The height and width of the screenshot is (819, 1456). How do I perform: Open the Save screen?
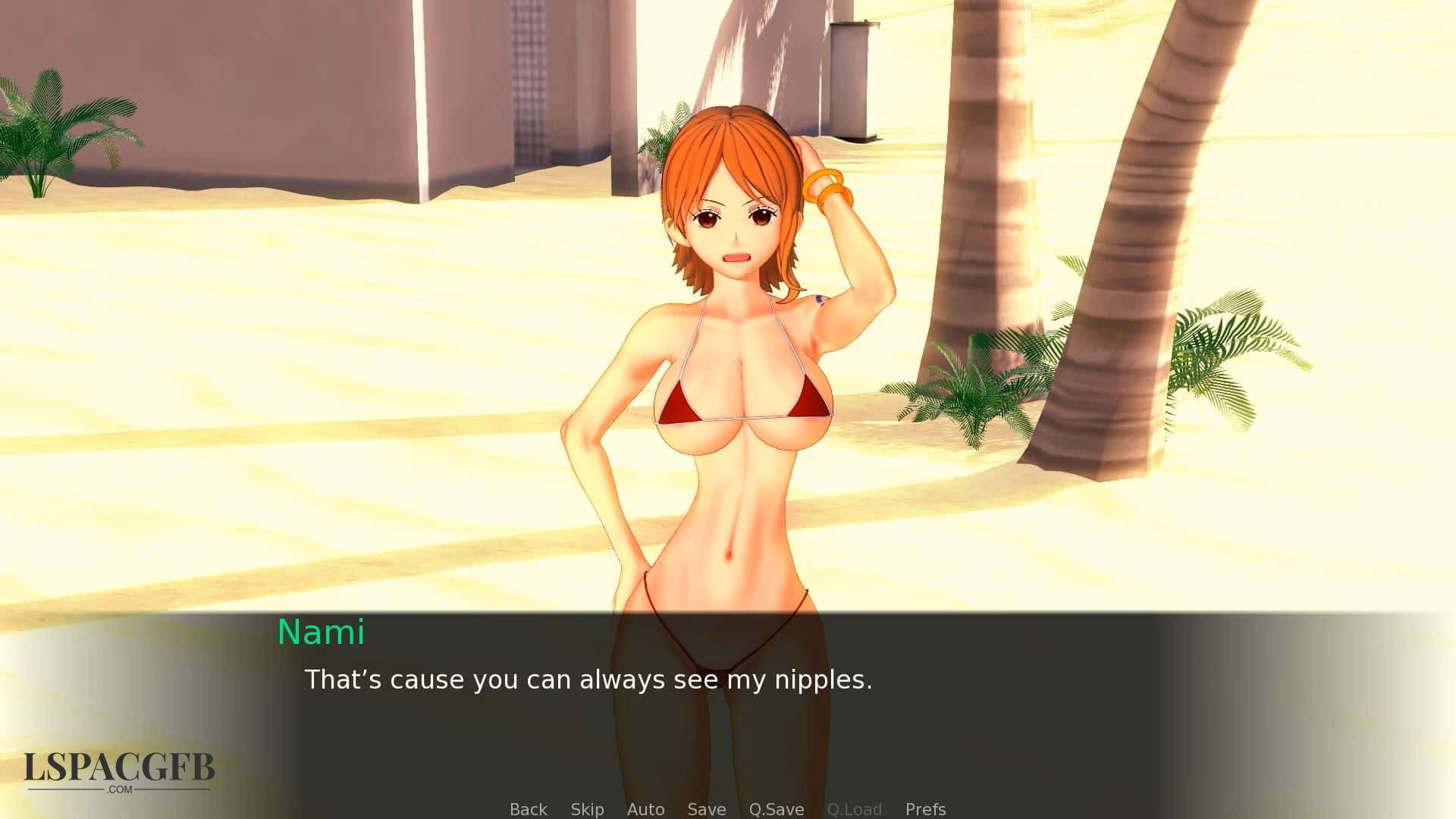point(705,809)
